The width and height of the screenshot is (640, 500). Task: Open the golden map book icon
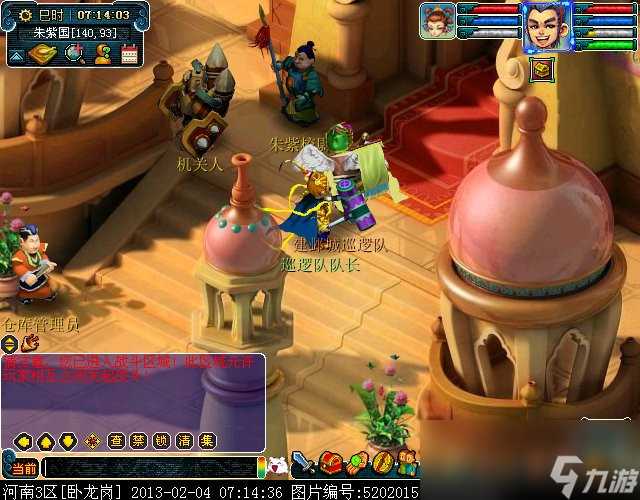click(x=45, y=54)
